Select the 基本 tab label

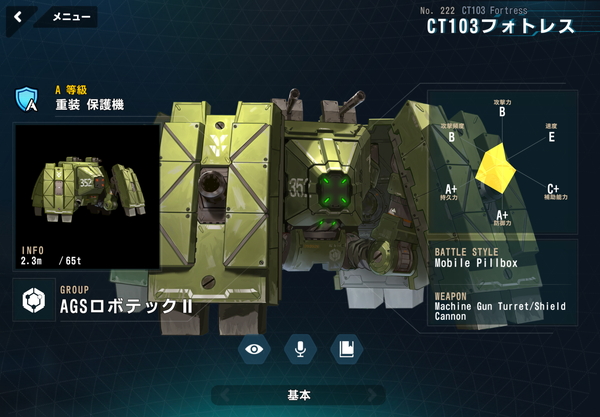click(300, 395)
